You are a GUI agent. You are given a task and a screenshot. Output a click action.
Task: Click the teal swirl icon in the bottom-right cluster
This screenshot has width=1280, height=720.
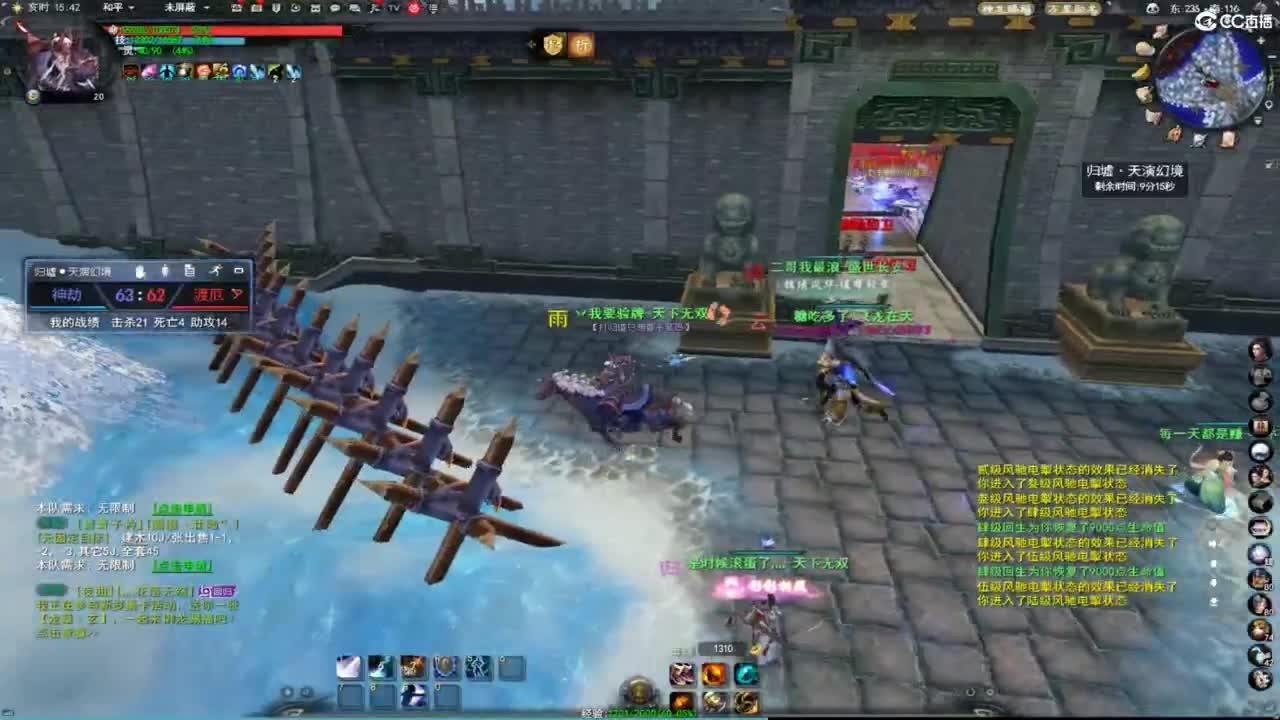point(747,674)
